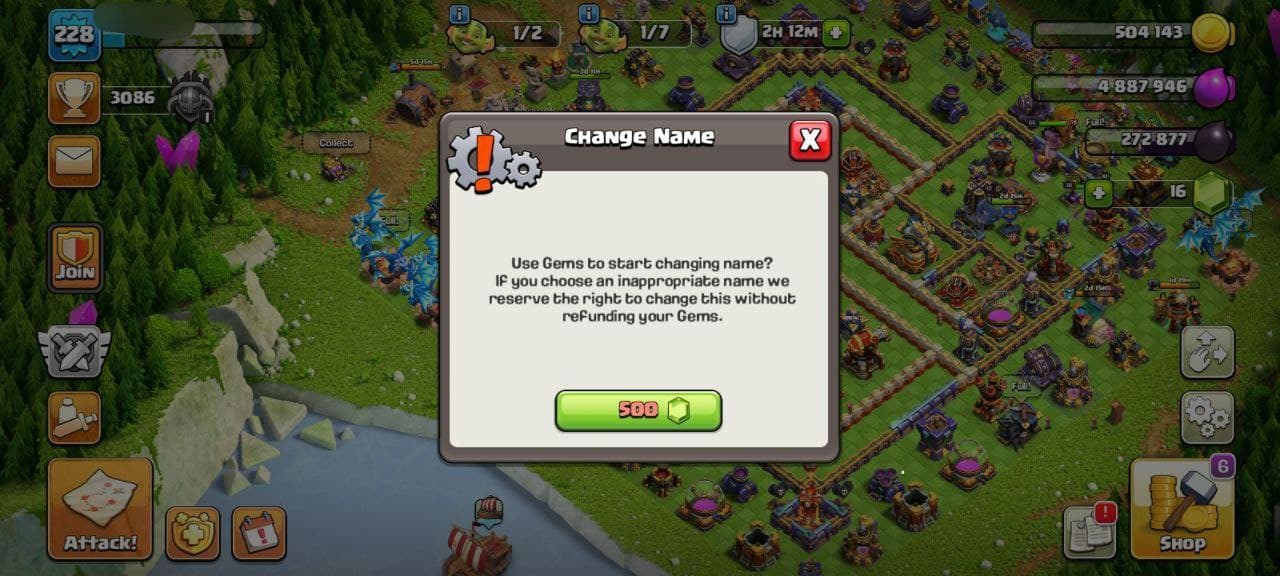Join a clan via Join button
Image resolution: width=1280 pixels, height=576 pixels.
[x=75, y=257]
